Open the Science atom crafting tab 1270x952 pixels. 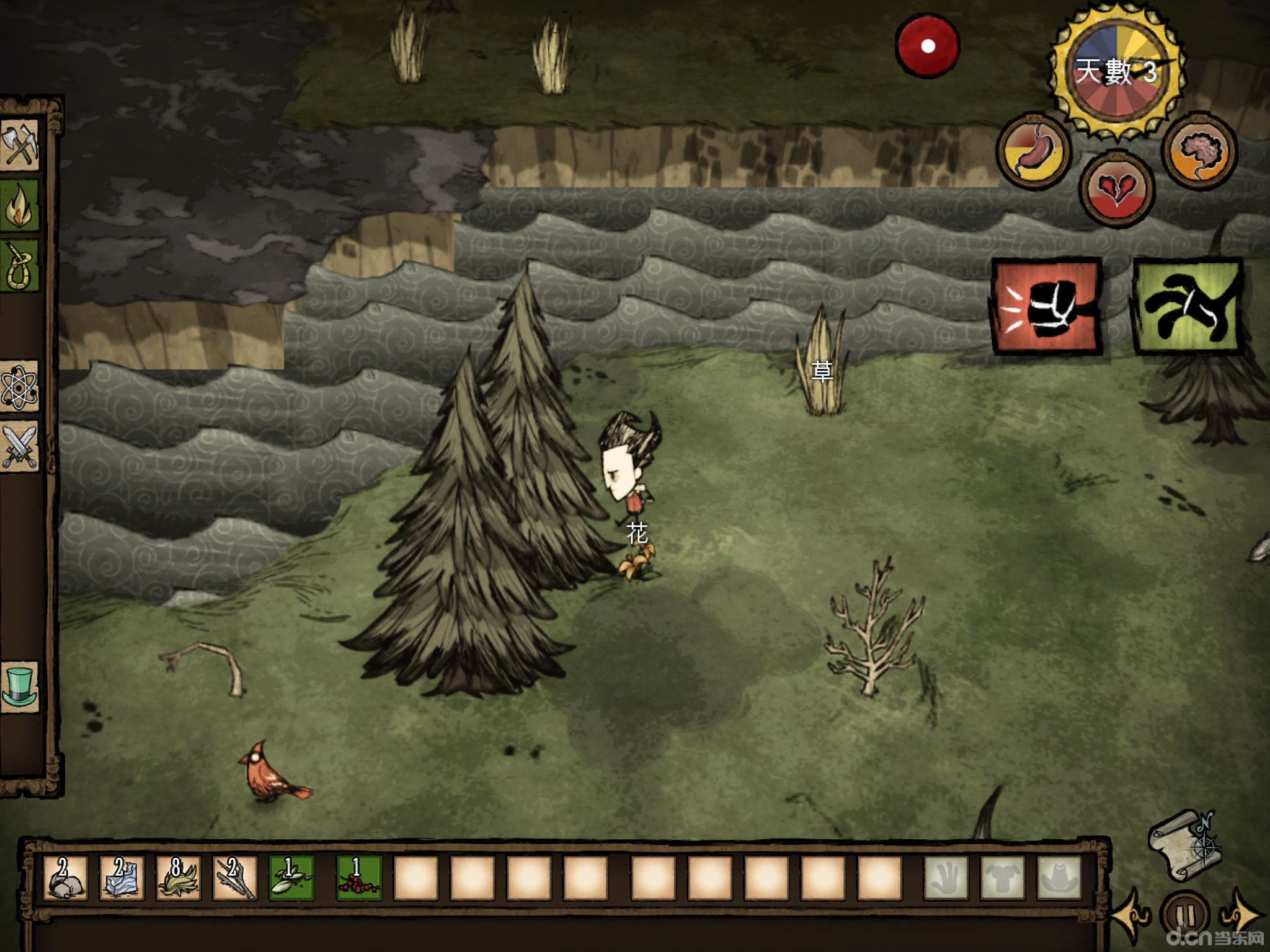click(20, 386)
